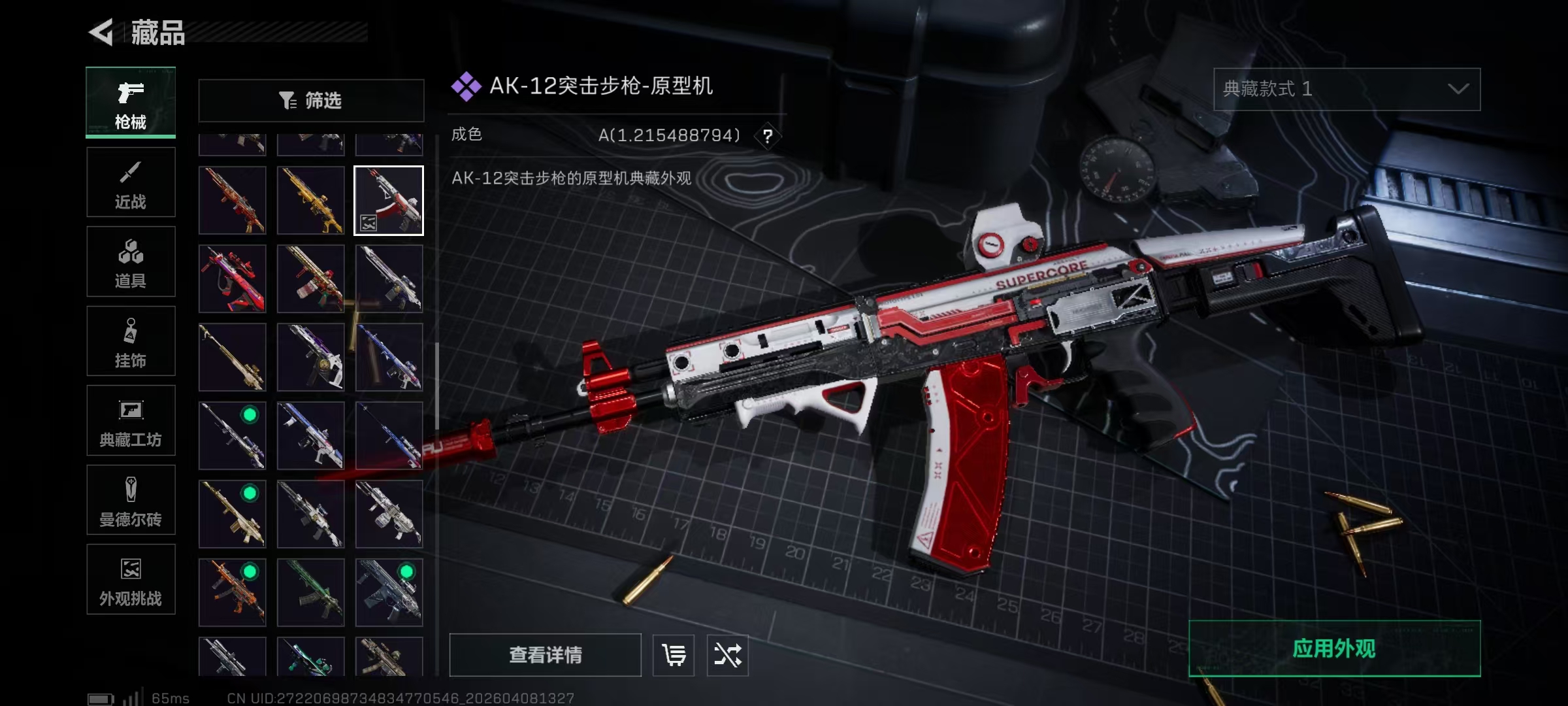Click the question mark beside 成色 grade

click(x=768, y=136)
